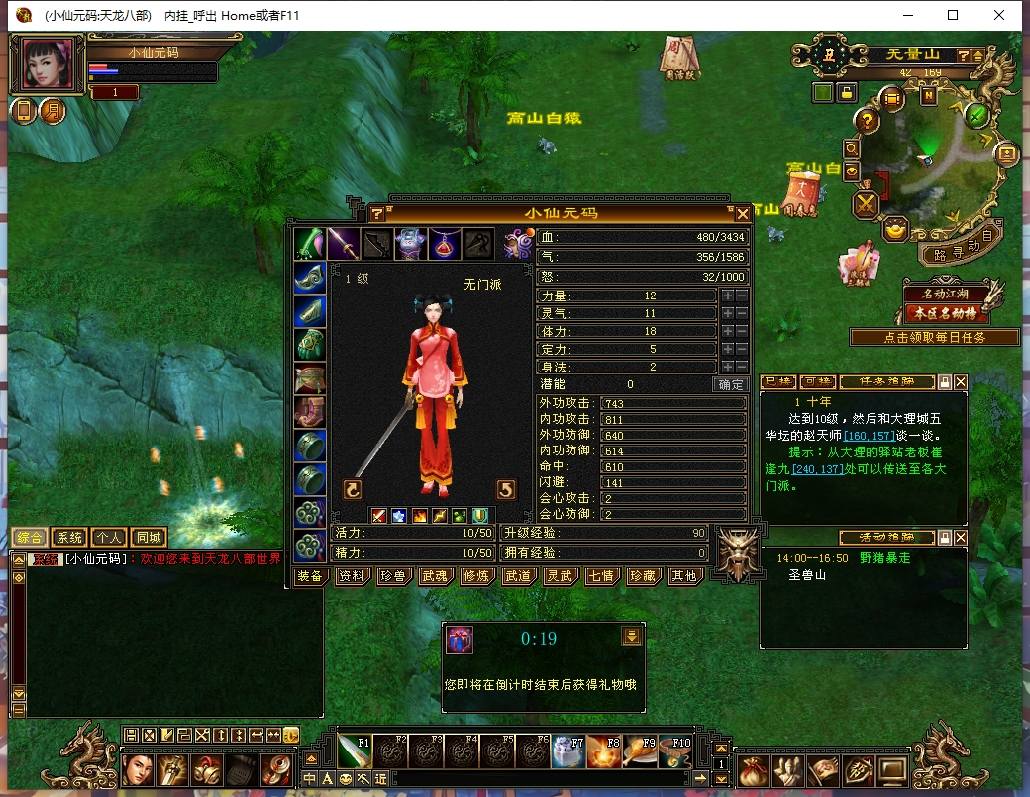
Task: Click the 点击领取每日任务 banner
Action: [934, 337]
